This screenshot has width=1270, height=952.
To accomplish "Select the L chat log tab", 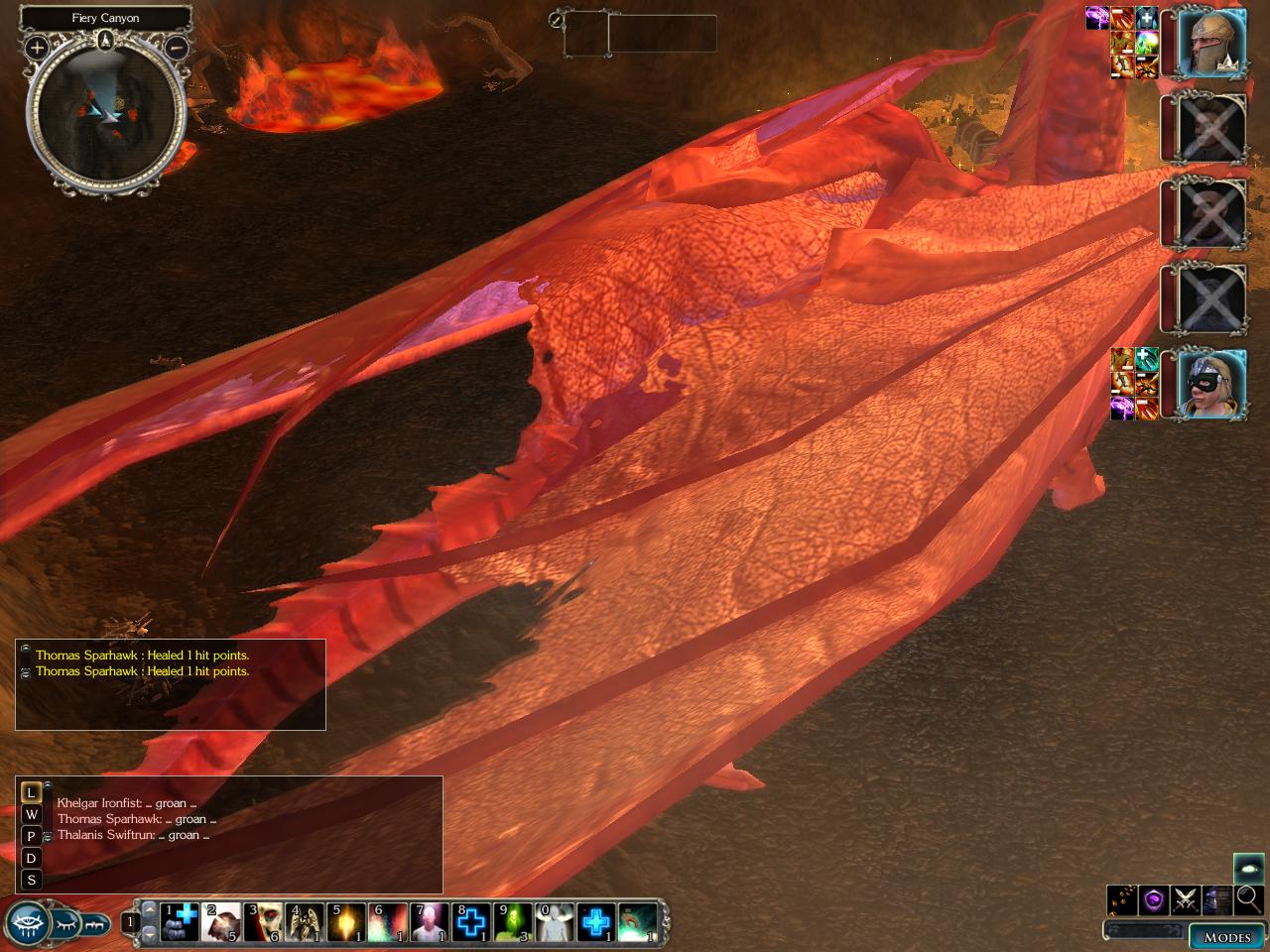I will [32, 791].
